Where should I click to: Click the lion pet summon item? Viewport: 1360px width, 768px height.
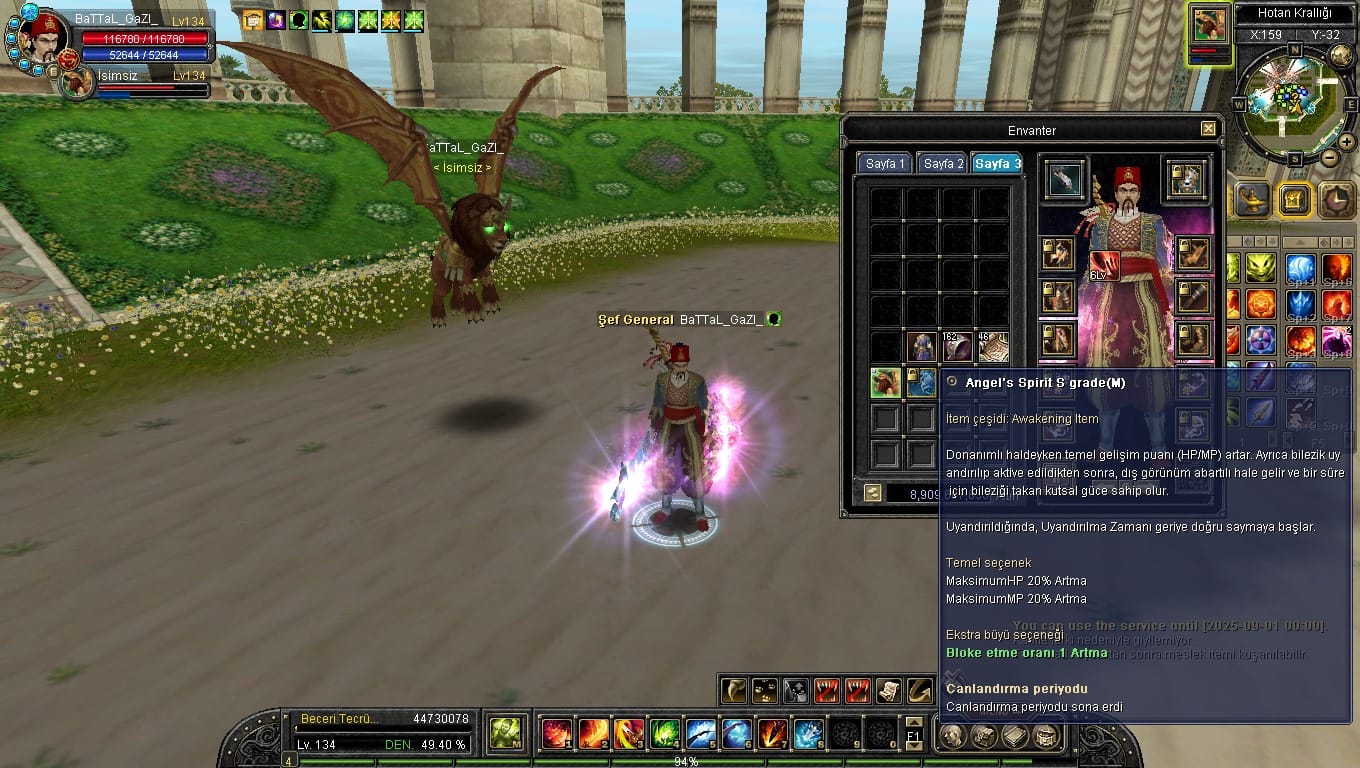pos(885,382)
